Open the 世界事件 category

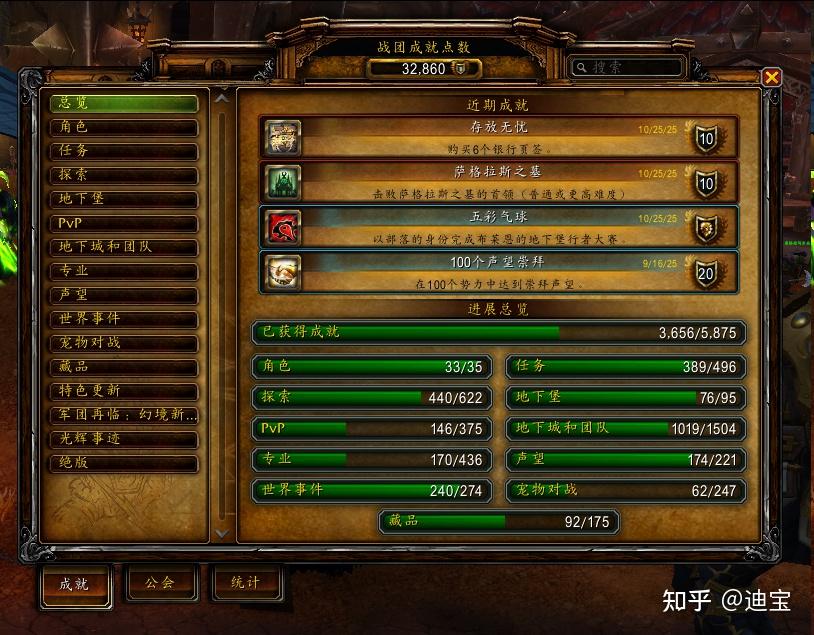[124, 319]
